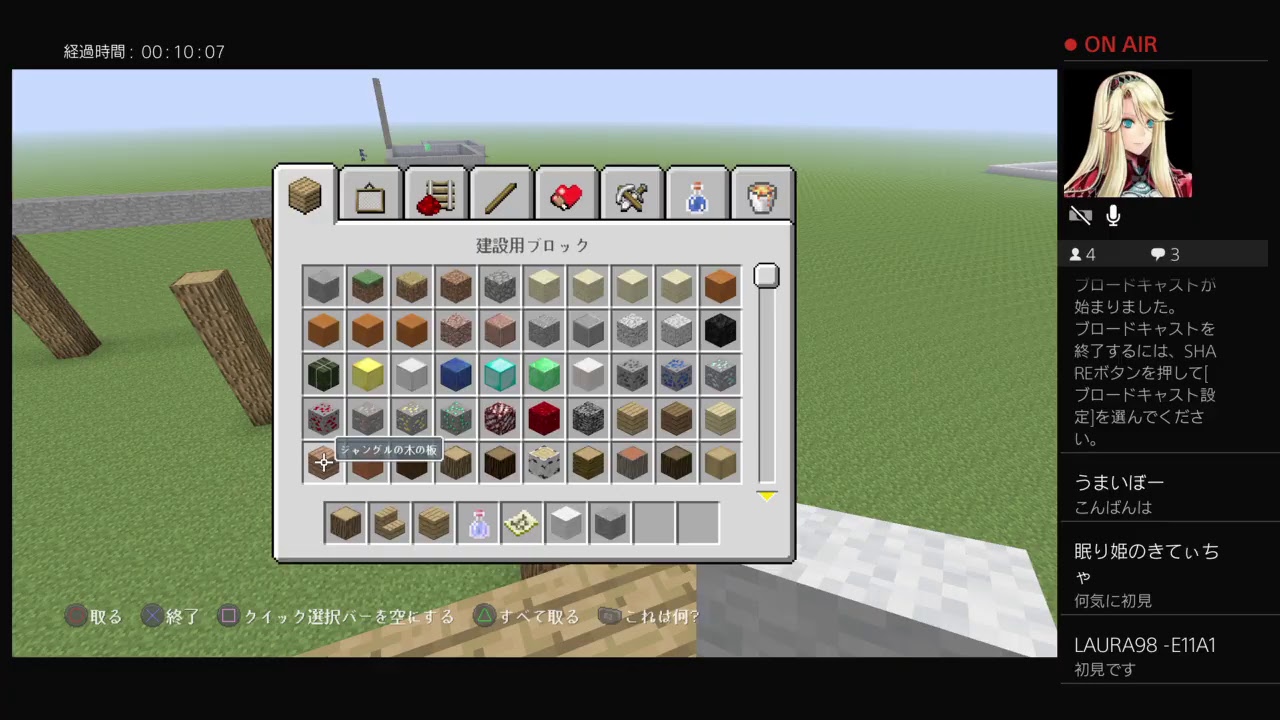
Task: Click the comment count expander showing 3
Action: [1164, 254]
